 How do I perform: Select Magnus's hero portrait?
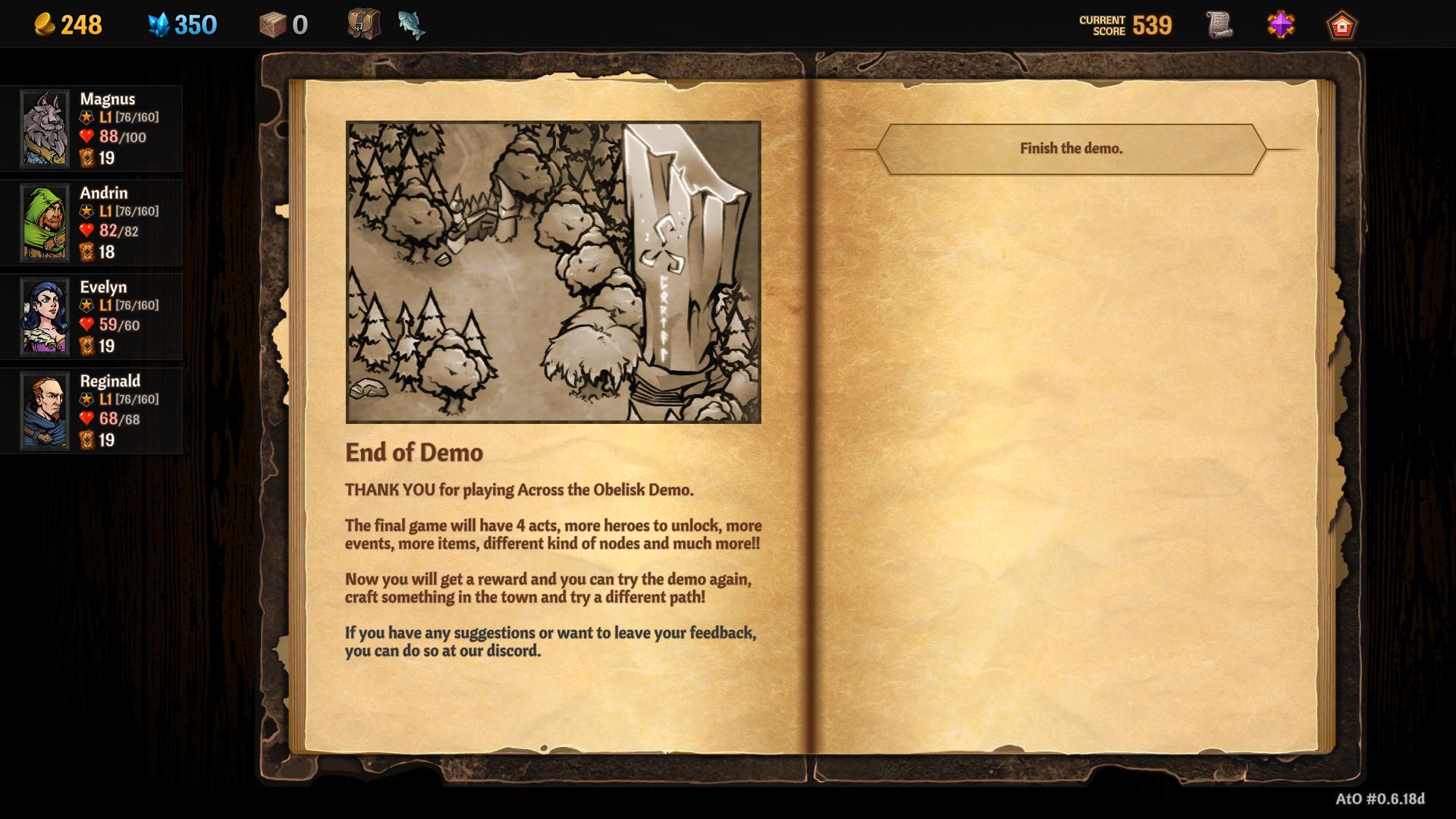[45, 128]
